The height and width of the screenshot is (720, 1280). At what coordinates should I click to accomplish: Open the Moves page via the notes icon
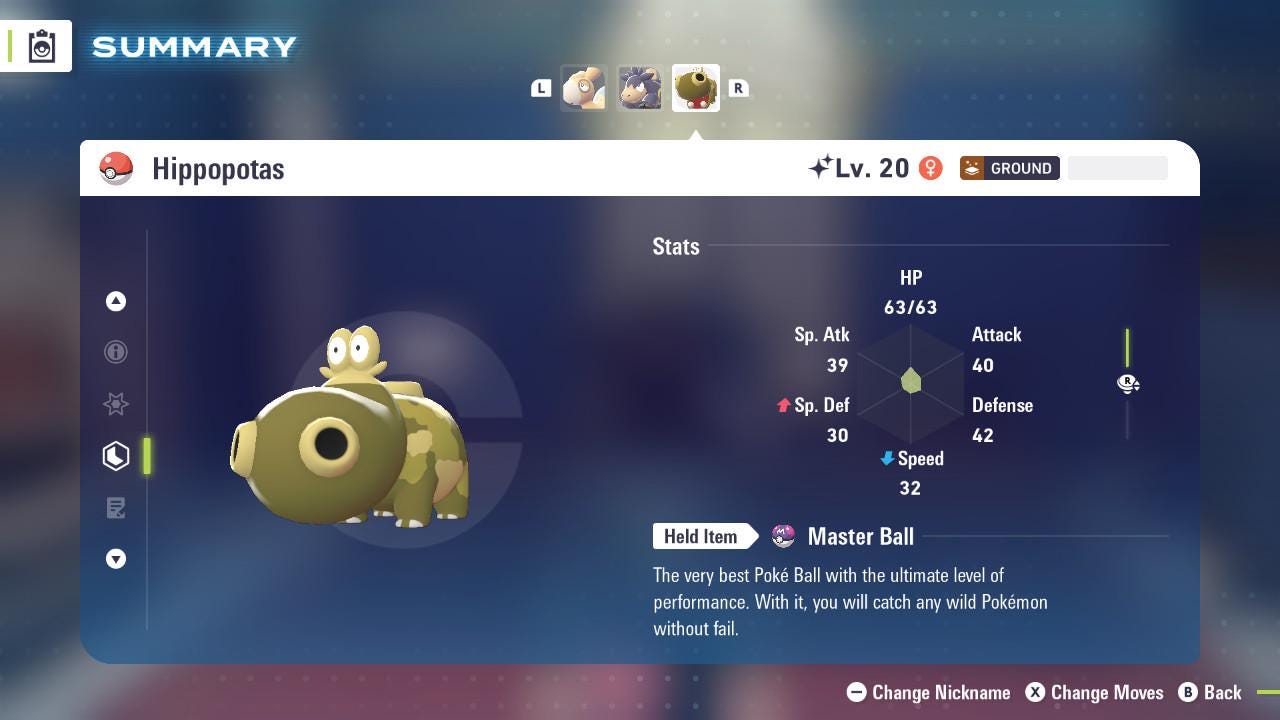[116, 507]
